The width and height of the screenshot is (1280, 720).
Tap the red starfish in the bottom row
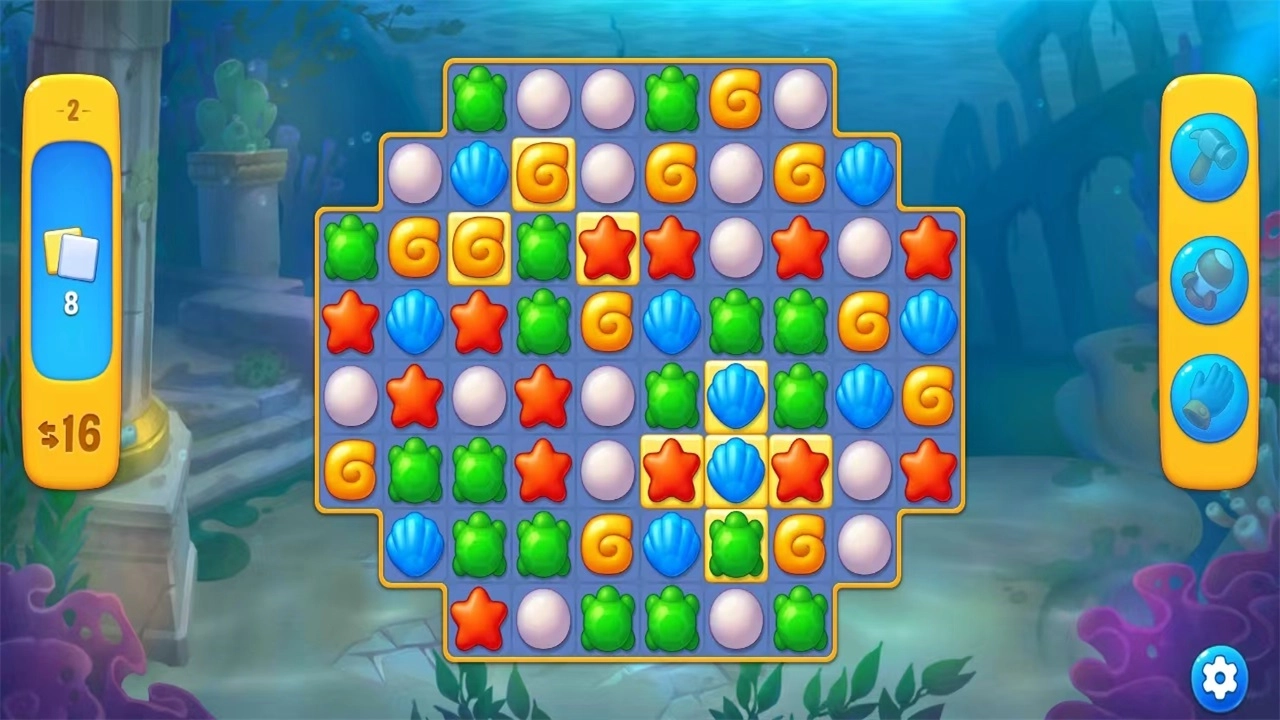(x=480, y=620)
